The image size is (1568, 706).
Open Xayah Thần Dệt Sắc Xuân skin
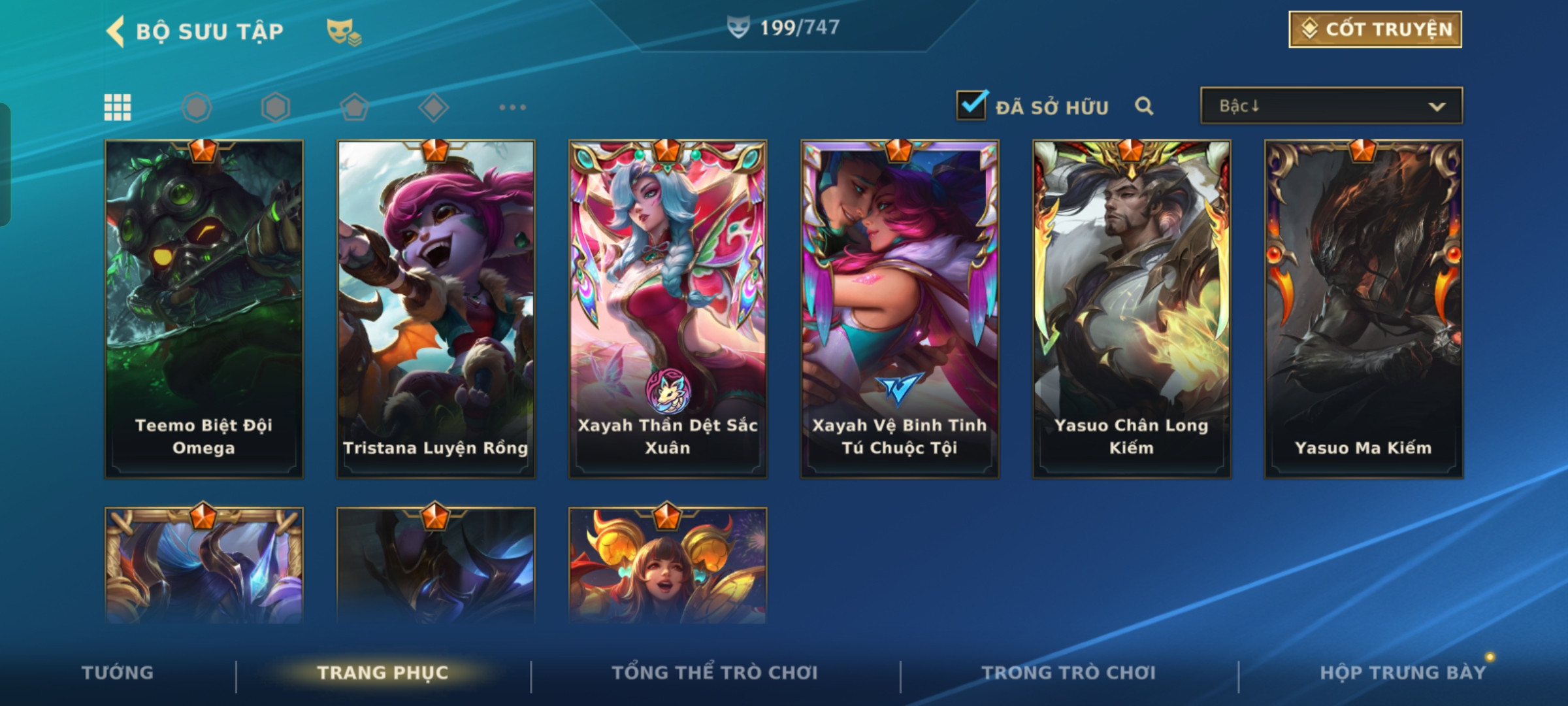point(668,309)
